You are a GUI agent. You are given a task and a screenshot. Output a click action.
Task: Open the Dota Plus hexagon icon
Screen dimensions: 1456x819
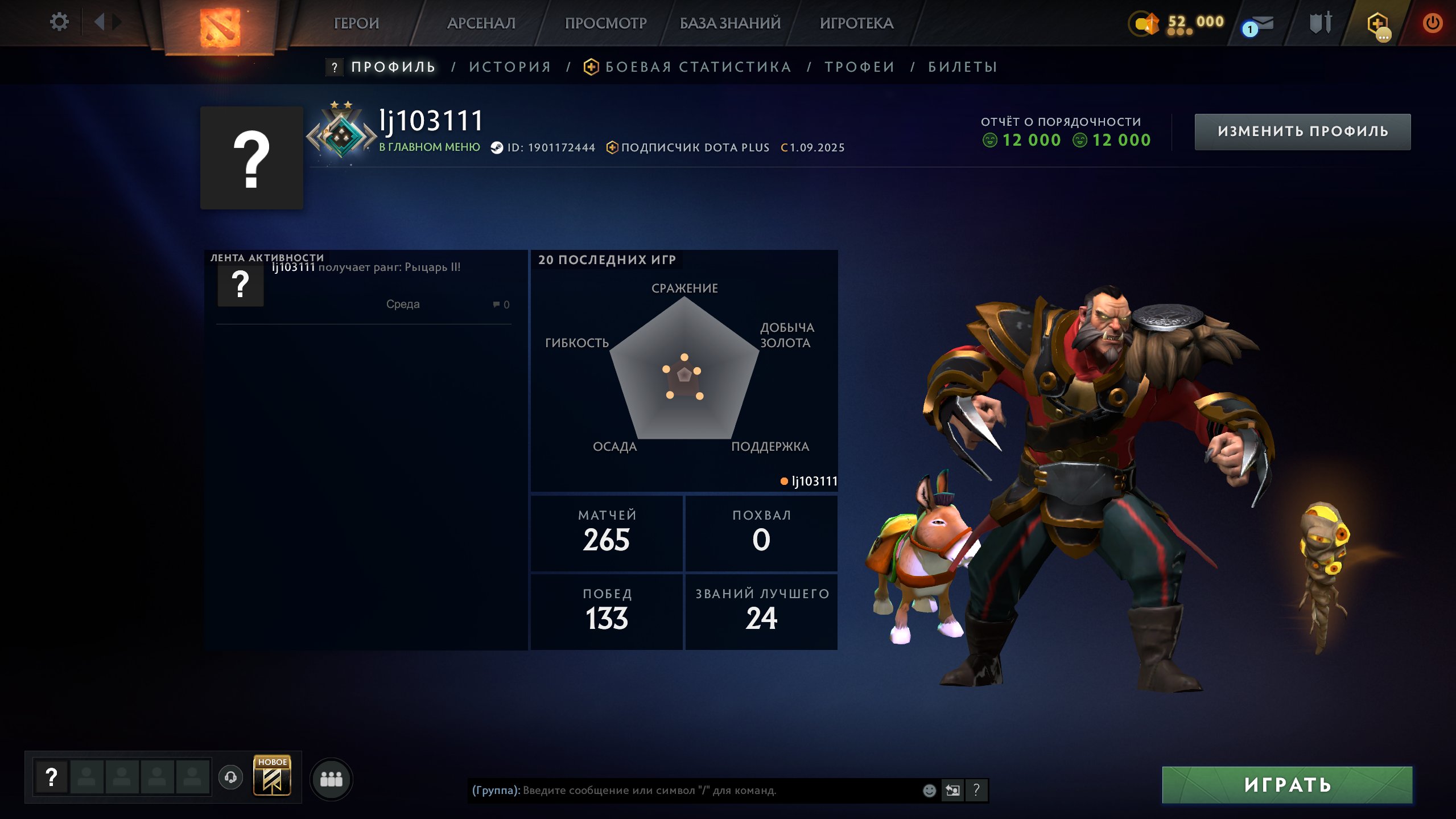1377,24
